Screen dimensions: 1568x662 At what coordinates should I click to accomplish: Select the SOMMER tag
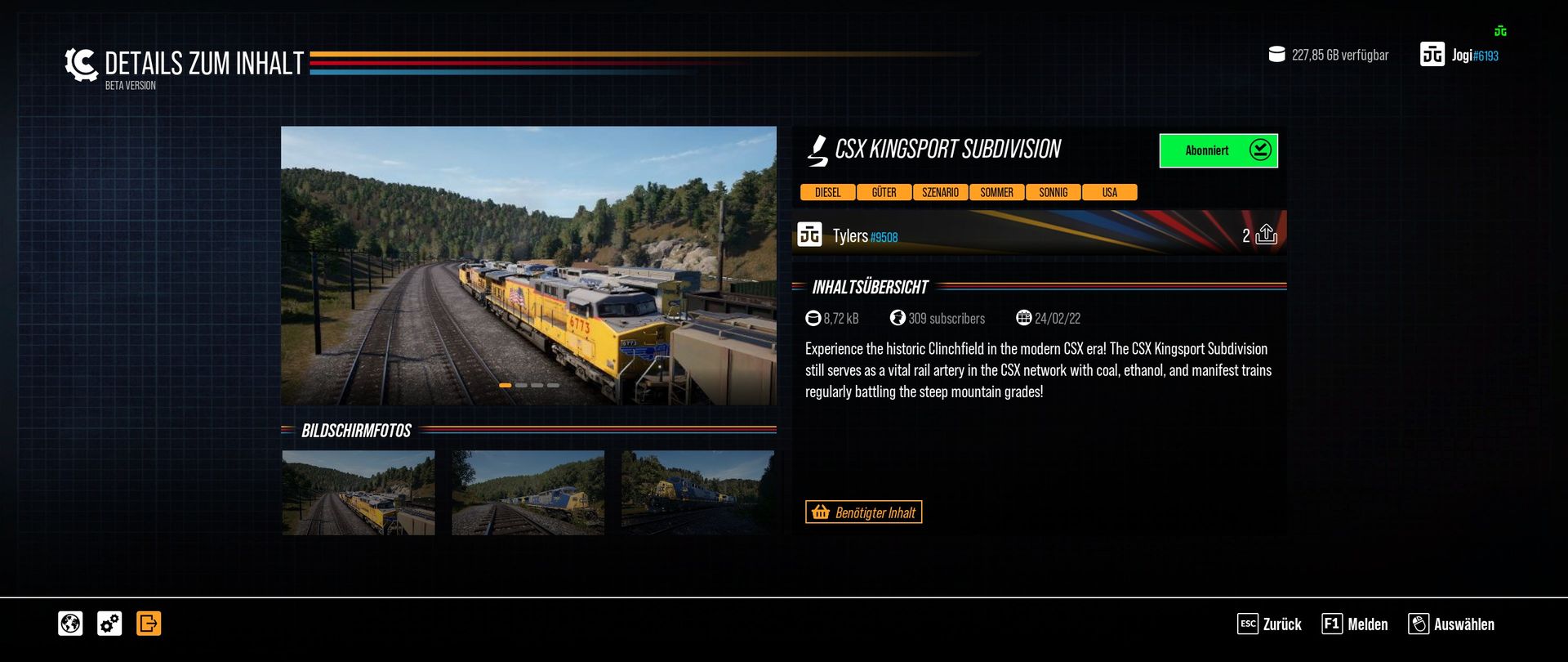(996, 193)
